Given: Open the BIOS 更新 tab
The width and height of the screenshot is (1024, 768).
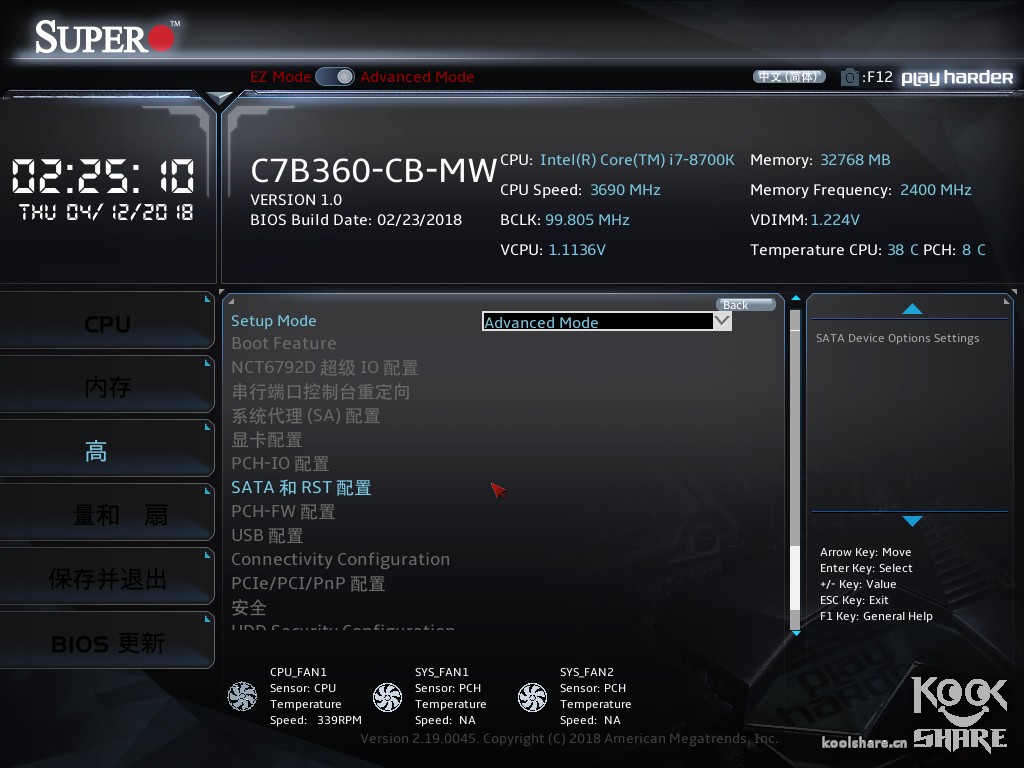Looking at the screenshot, I should coord(107,642).
